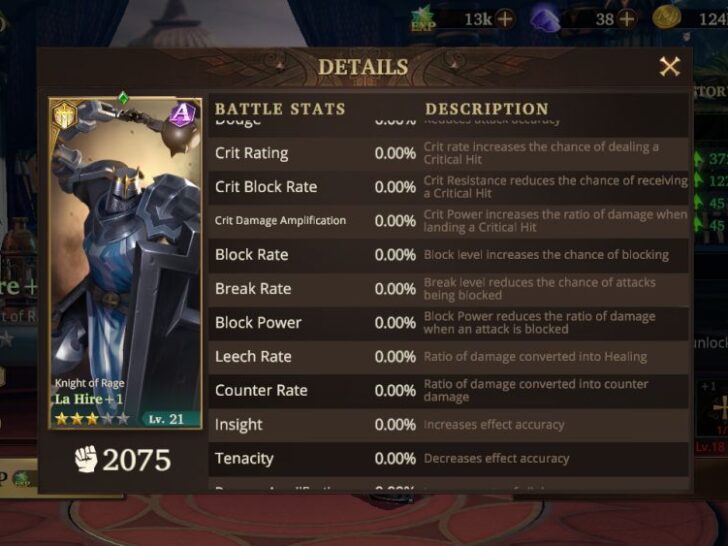This screenshot has height=546, width=728.
Task: Add more EXP with the plus button
Action: pos(505,18)
